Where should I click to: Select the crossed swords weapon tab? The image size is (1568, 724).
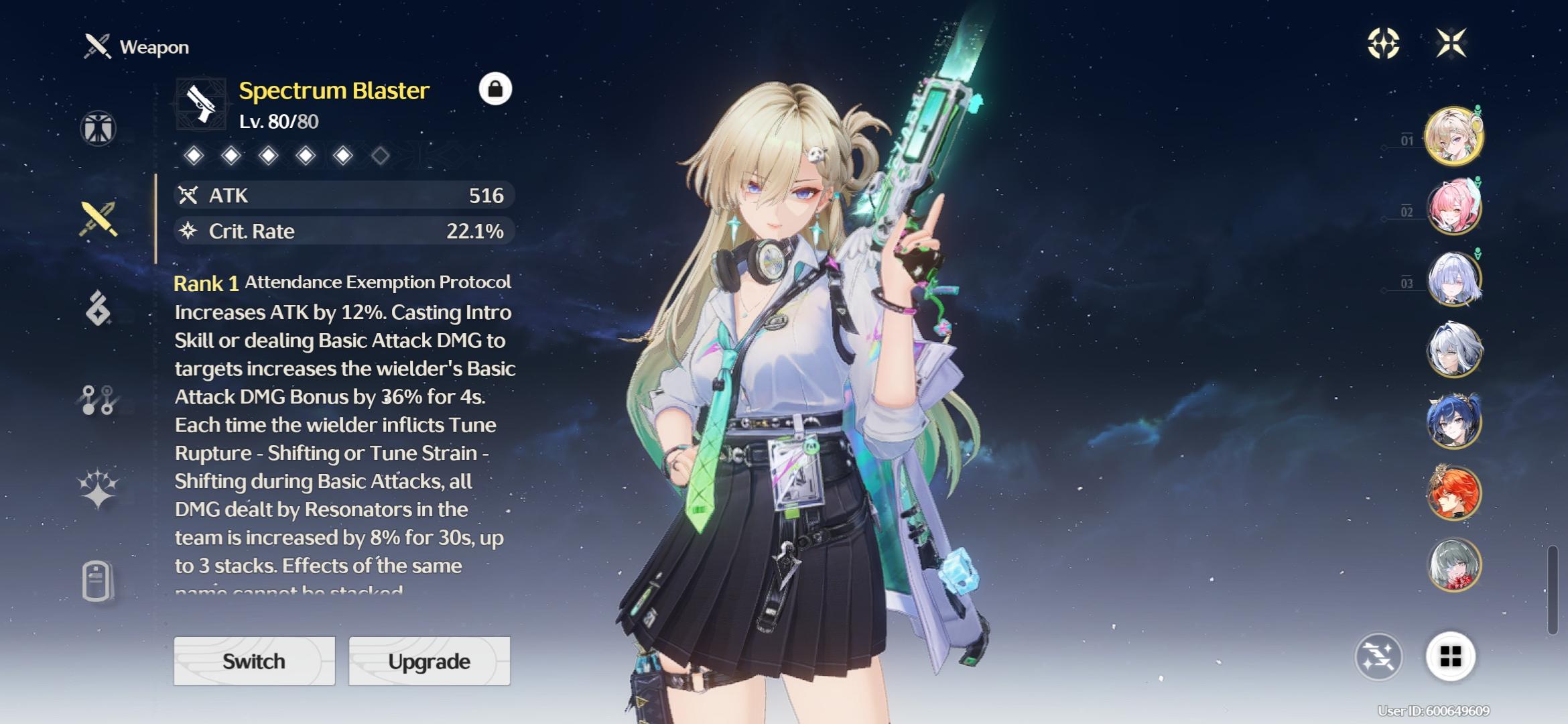(x=99, y=219)
